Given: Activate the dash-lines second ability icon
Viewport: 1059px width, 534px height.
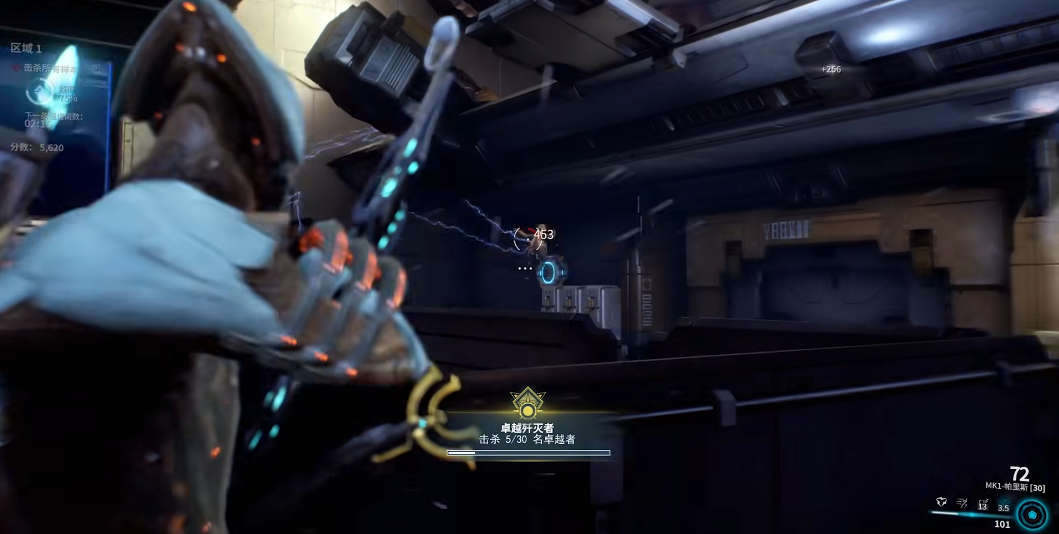Looking at the screenshot, I should tap(962, 503).
